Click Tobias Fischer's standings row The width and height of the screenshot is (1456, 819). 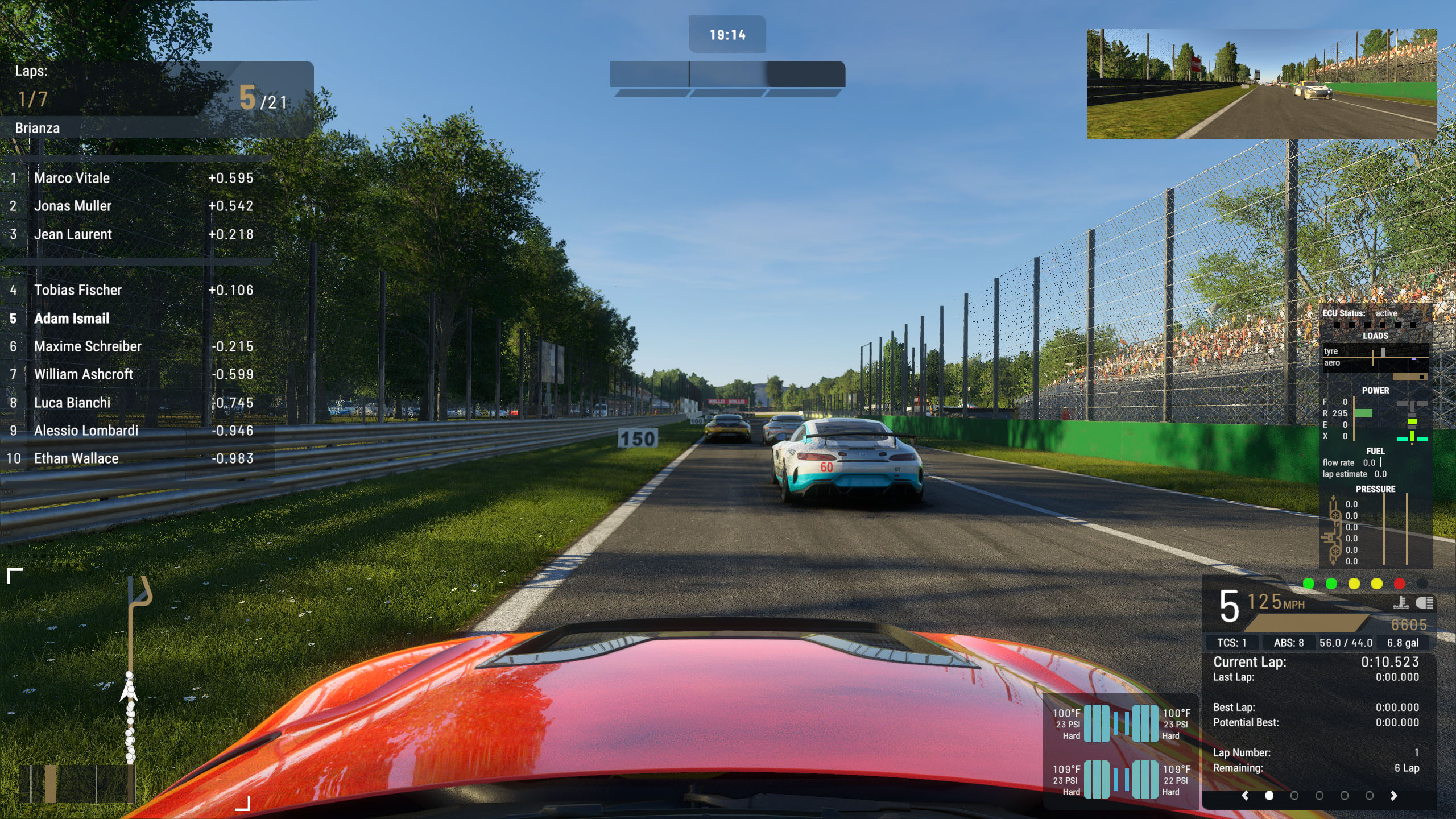[78, 290]
